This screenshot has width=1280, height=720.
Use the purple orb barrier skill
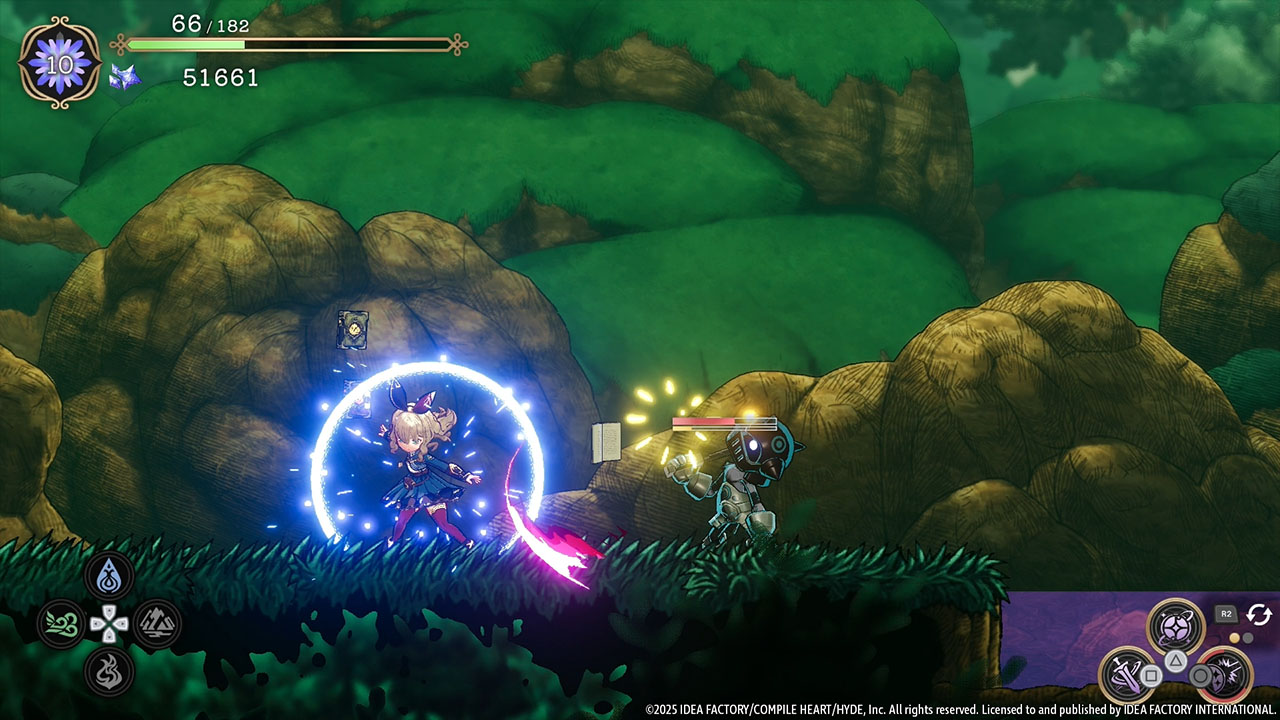1175,626
